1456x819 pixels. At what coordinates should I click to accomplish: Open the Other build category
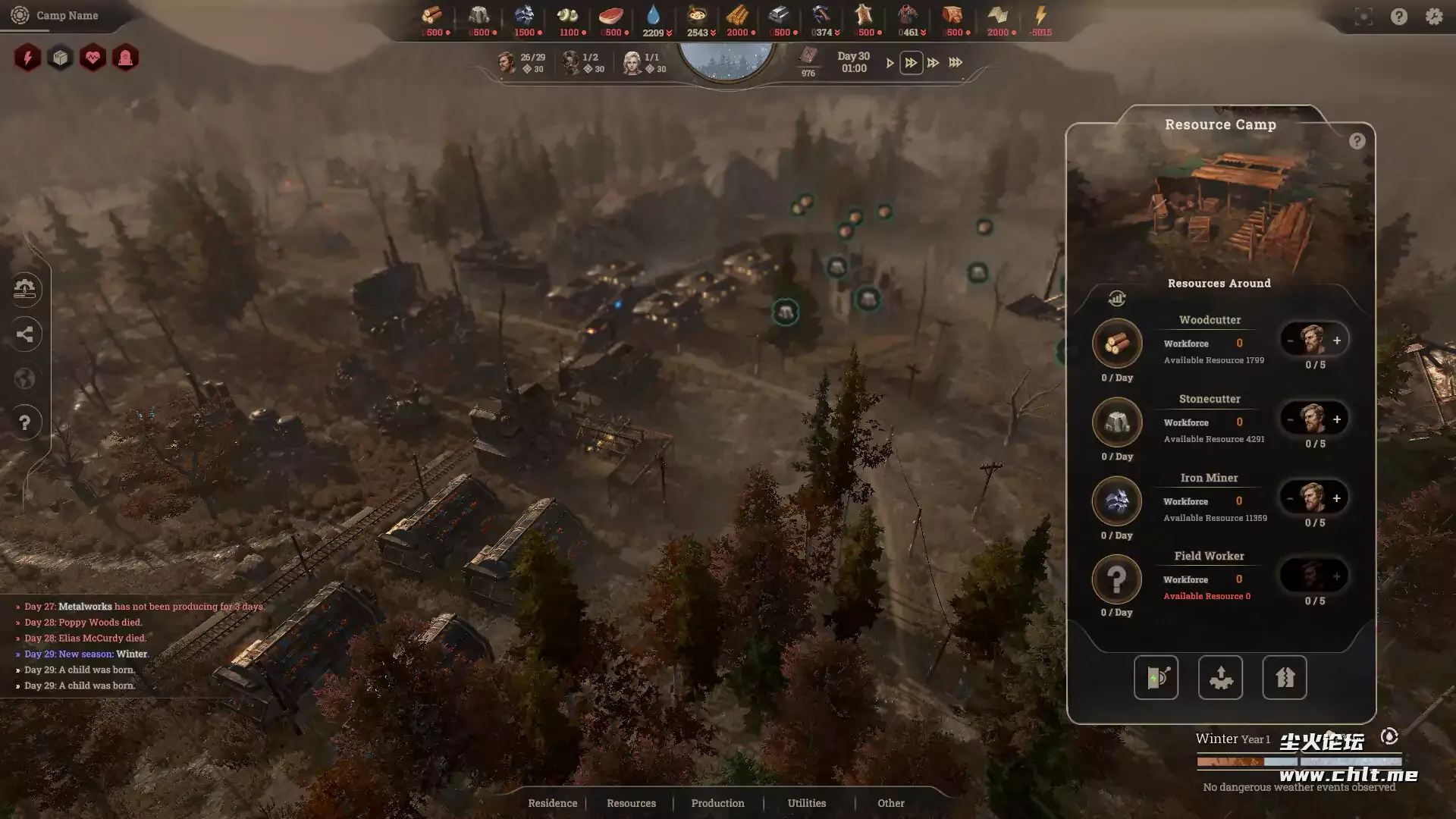pos(890,803)
